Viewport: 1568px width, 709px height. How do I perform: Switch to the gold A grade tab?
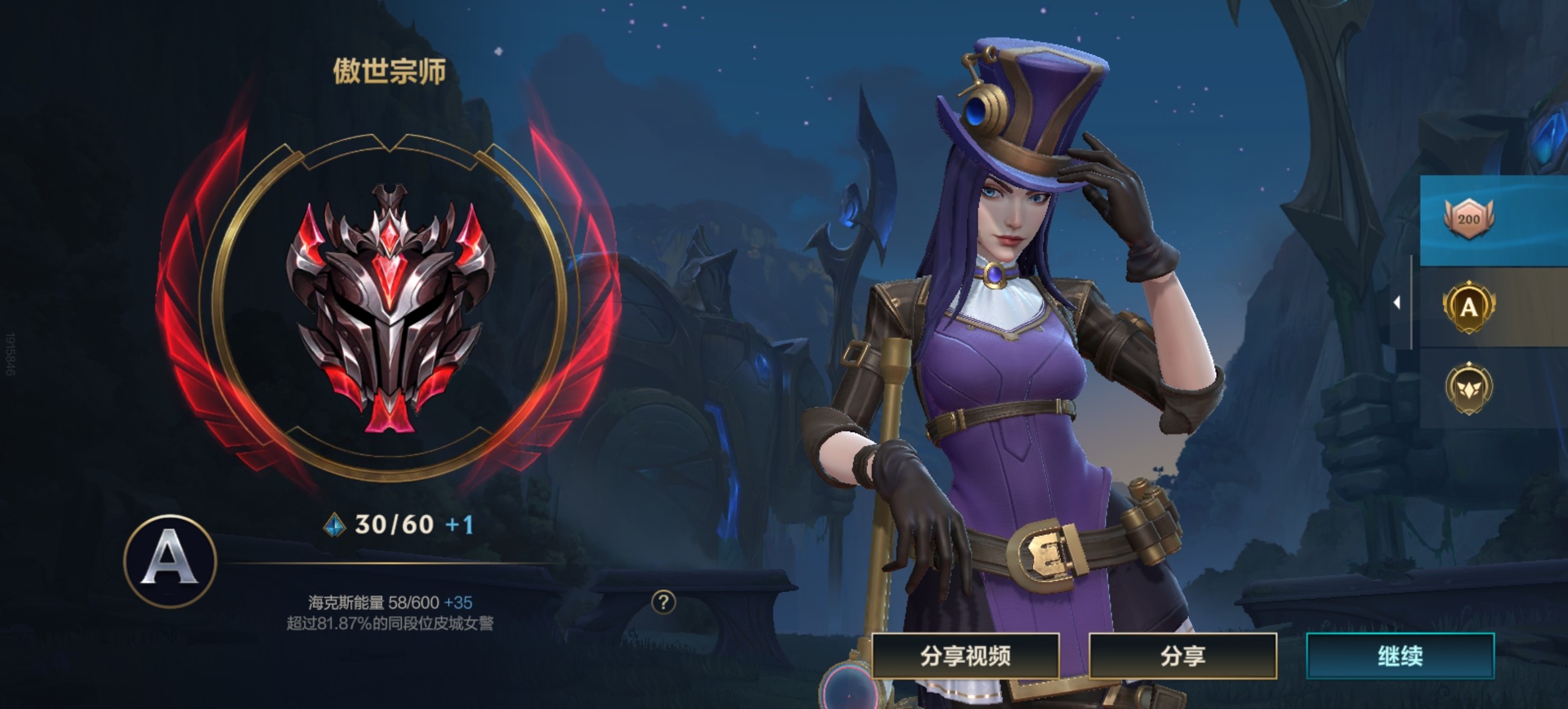(x=1469, y=307)
